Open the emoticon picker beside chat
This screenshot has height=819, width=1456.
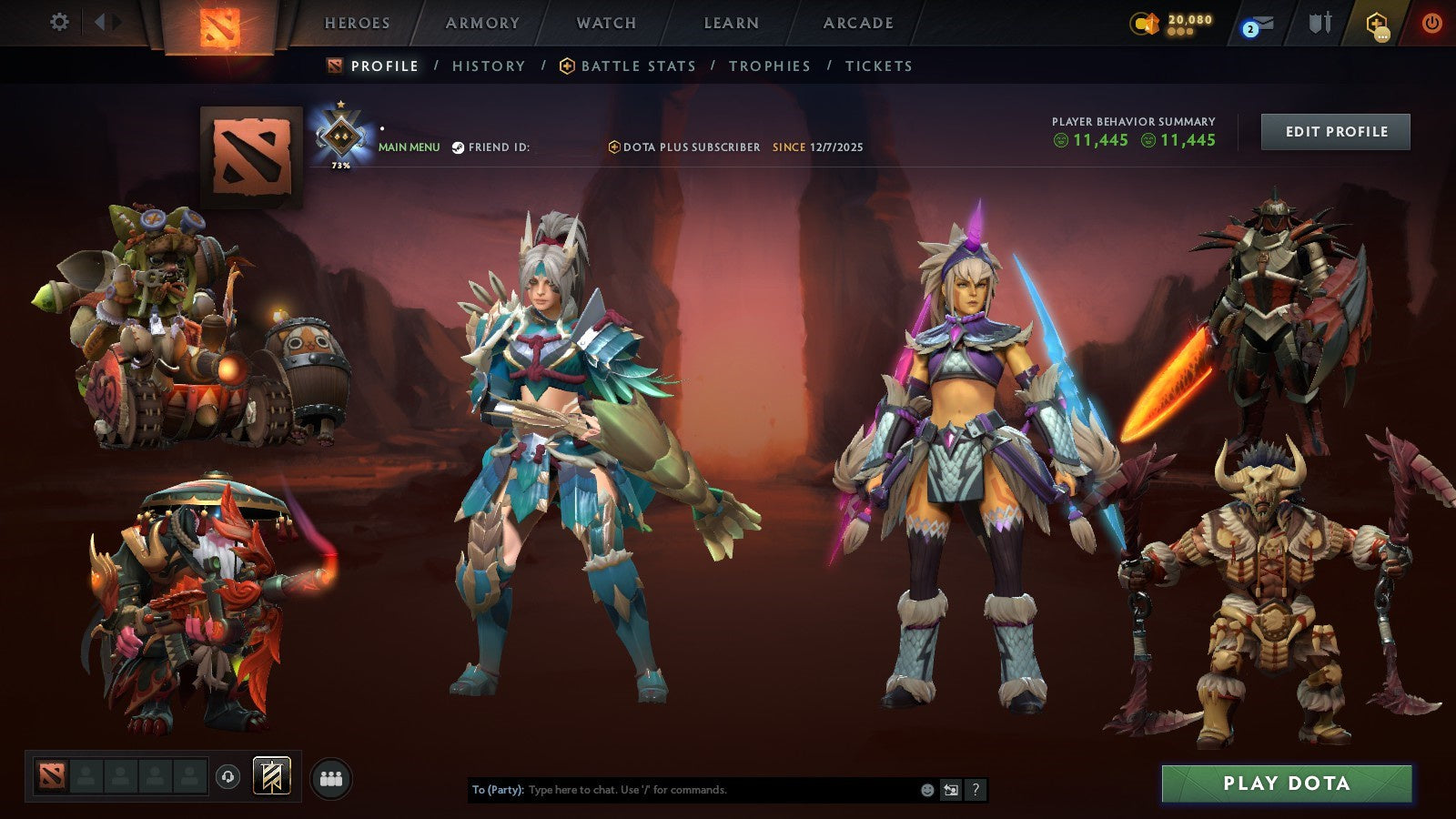tap(927, 789)
